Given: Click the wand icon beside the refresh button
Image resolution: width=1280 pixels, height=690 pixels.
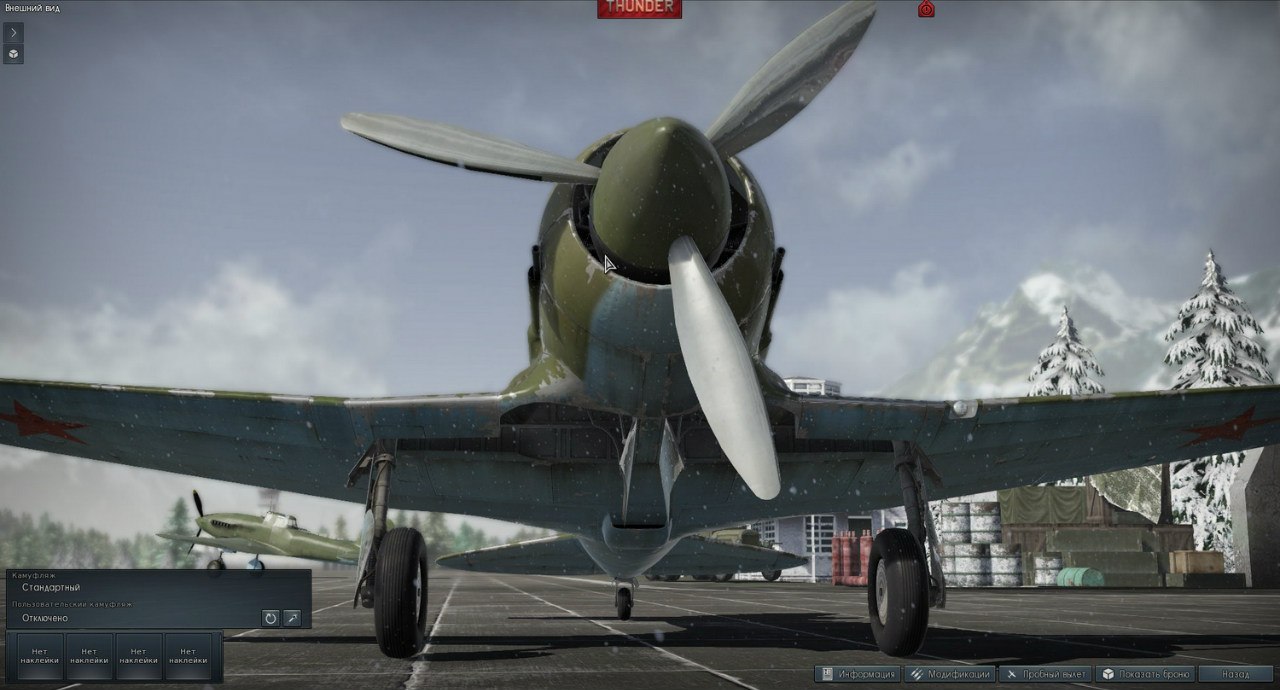Looking at the screenshot, I should tap(292, 618).
